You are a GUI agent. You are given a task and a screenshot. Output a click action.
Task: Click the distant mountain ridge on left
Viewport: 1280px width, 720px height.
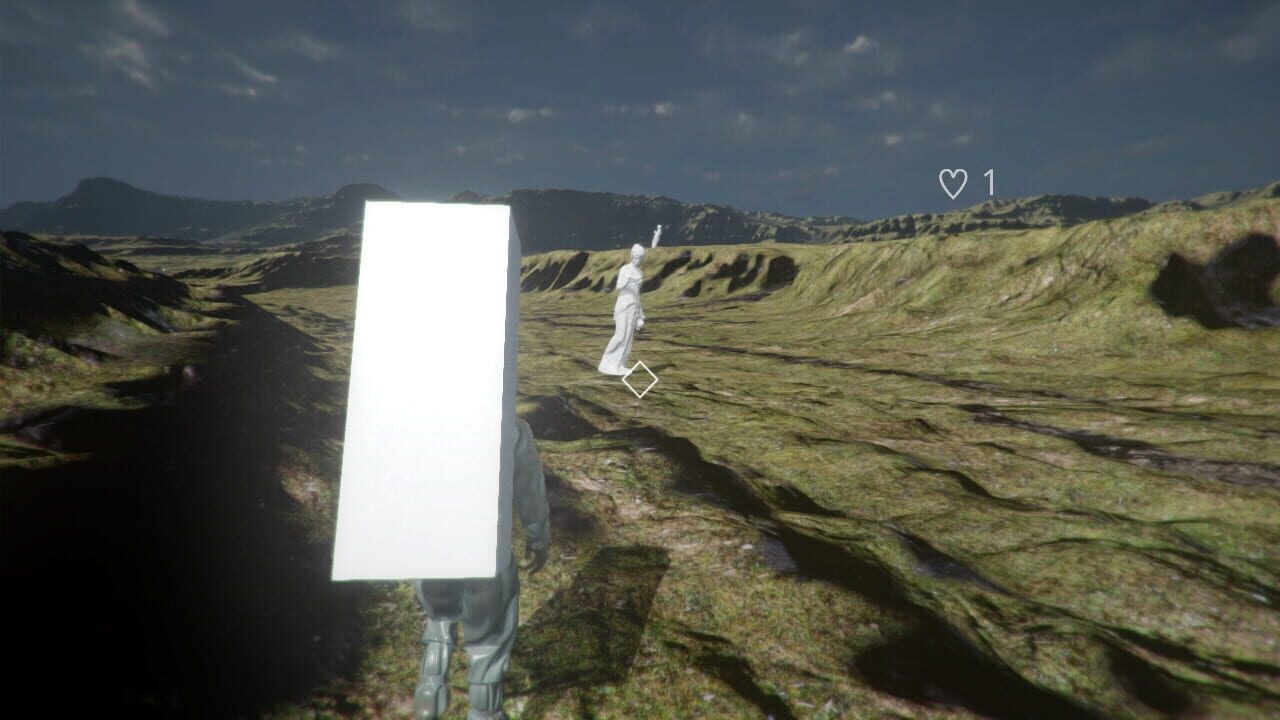point(110,195)
